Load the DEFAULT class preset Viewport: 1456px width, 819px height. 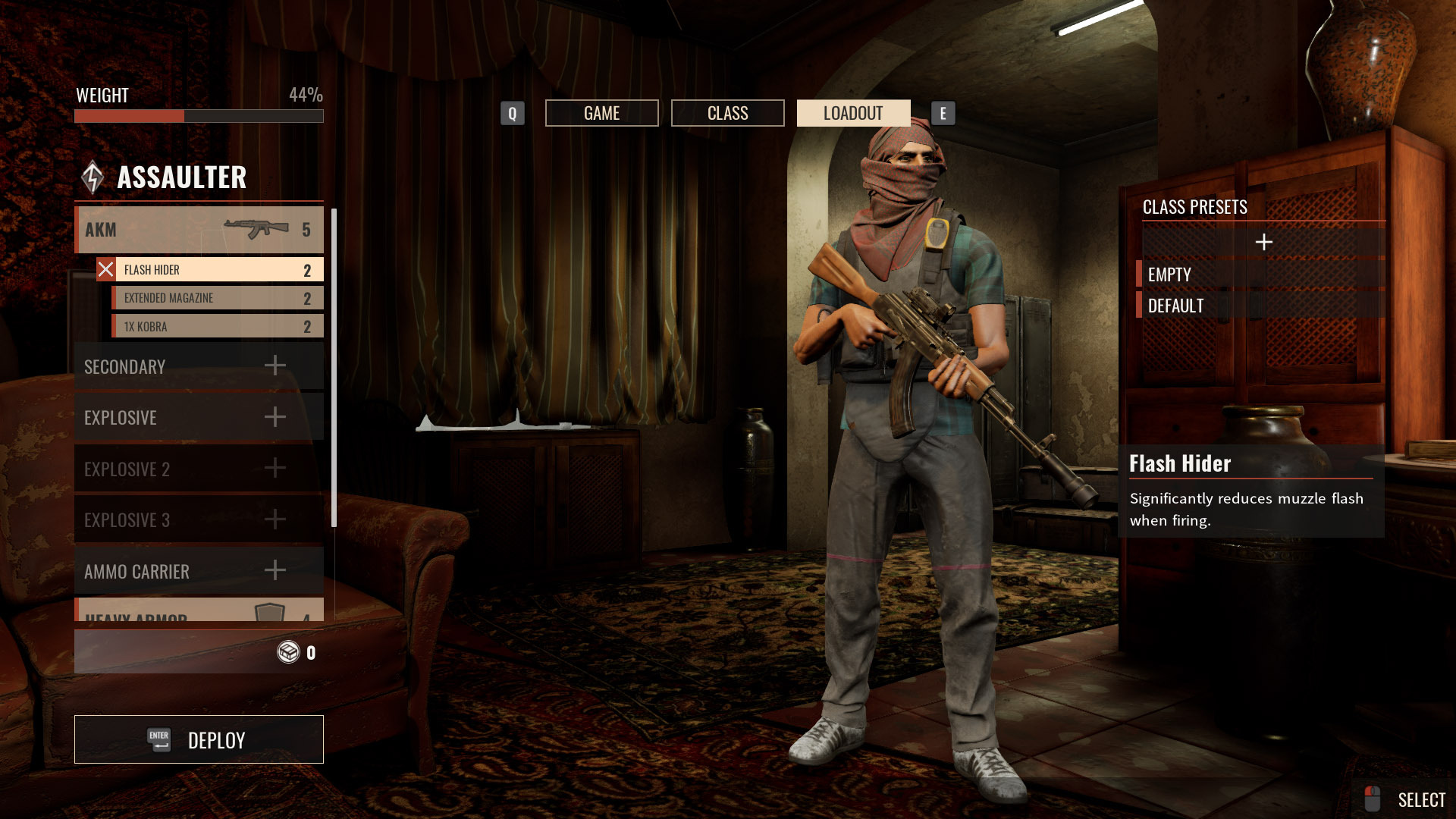pos(1260,306)
